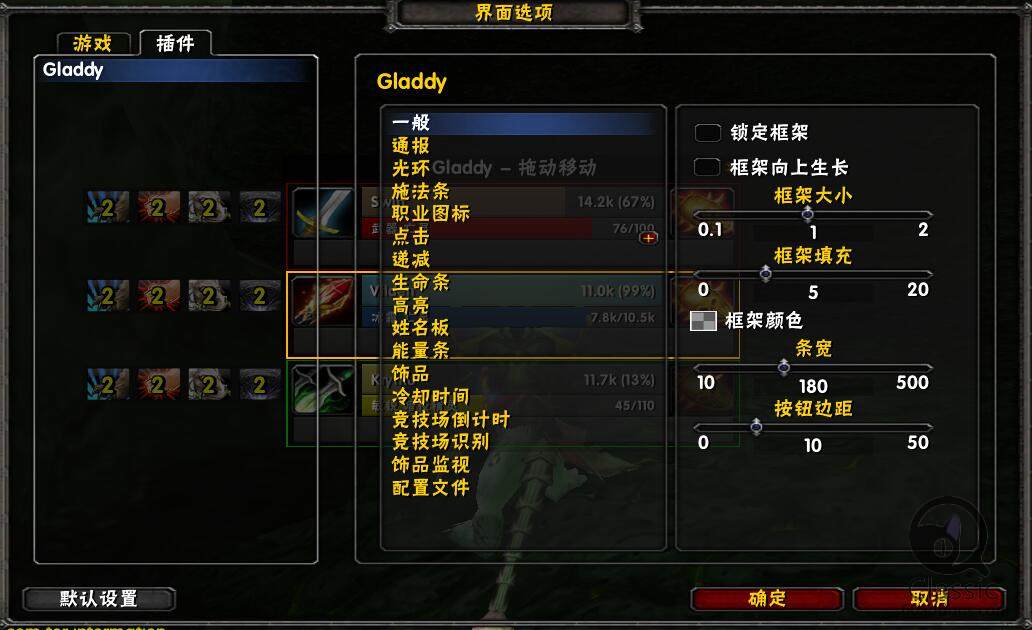Toggle the 锁定框架 checkbox
The height and width of the screenshot is (630, 1032).
coord(708,133)
